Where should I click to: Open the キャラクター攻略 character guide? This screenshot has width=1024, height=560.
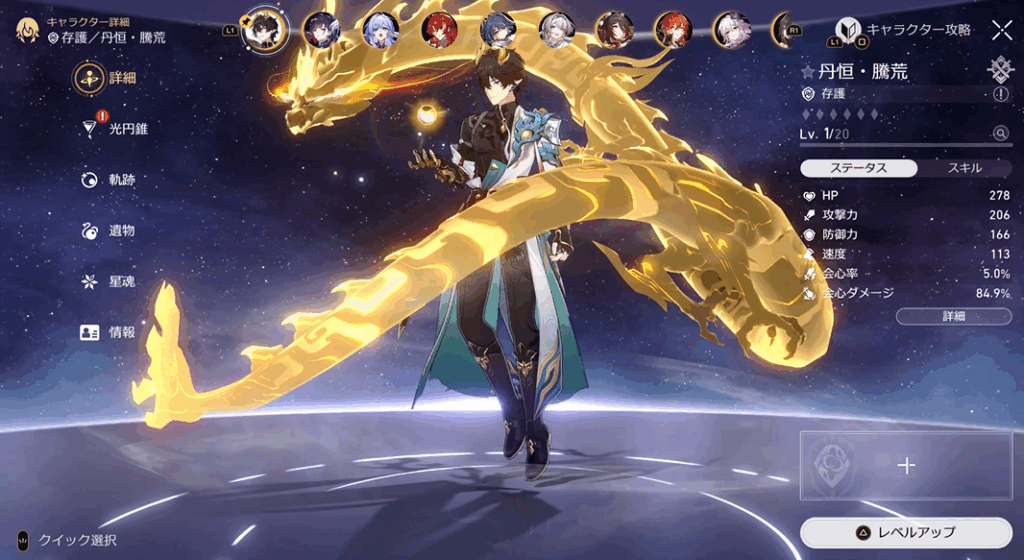(904, 30)
